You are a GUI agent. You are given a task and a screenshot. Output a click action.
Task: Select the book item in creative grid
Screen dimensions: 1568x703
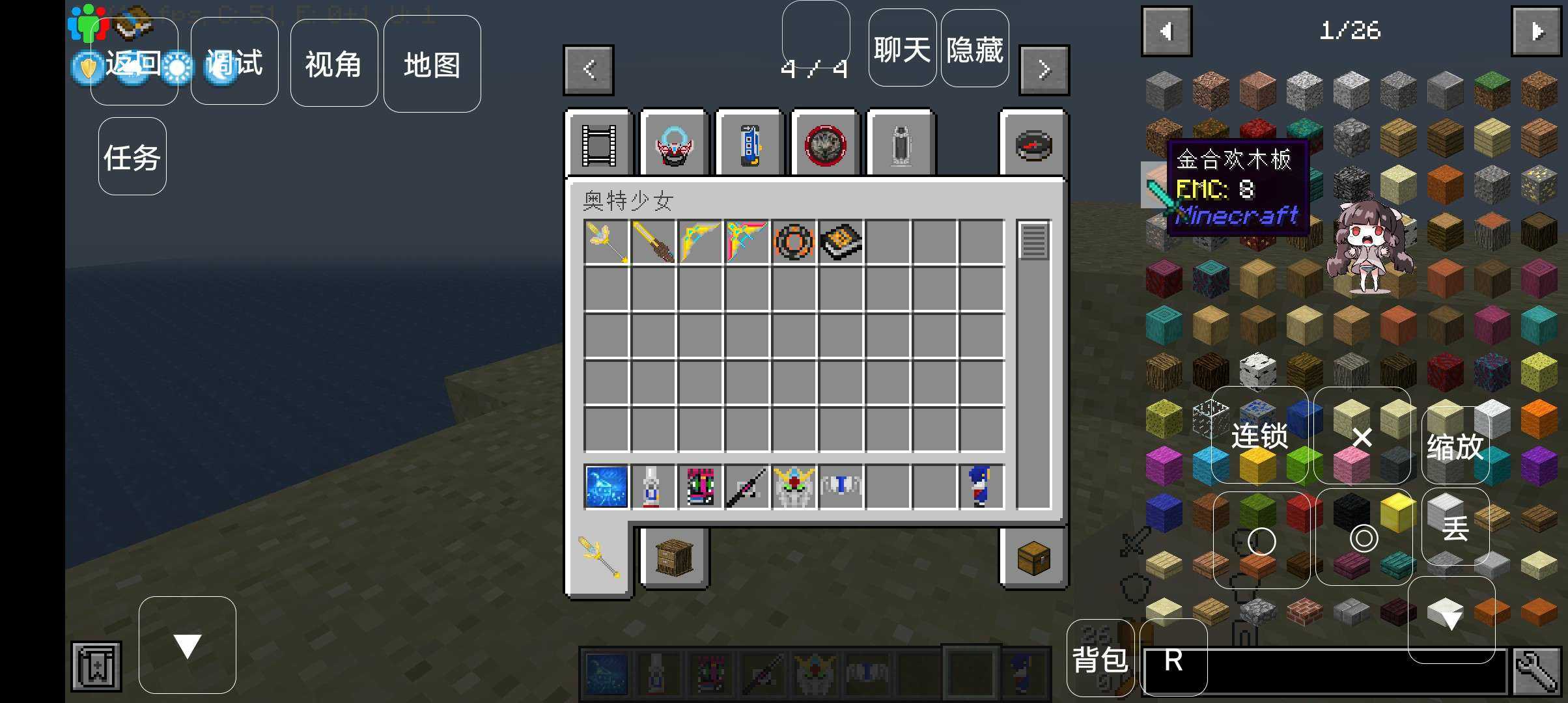tap(841, 242)
